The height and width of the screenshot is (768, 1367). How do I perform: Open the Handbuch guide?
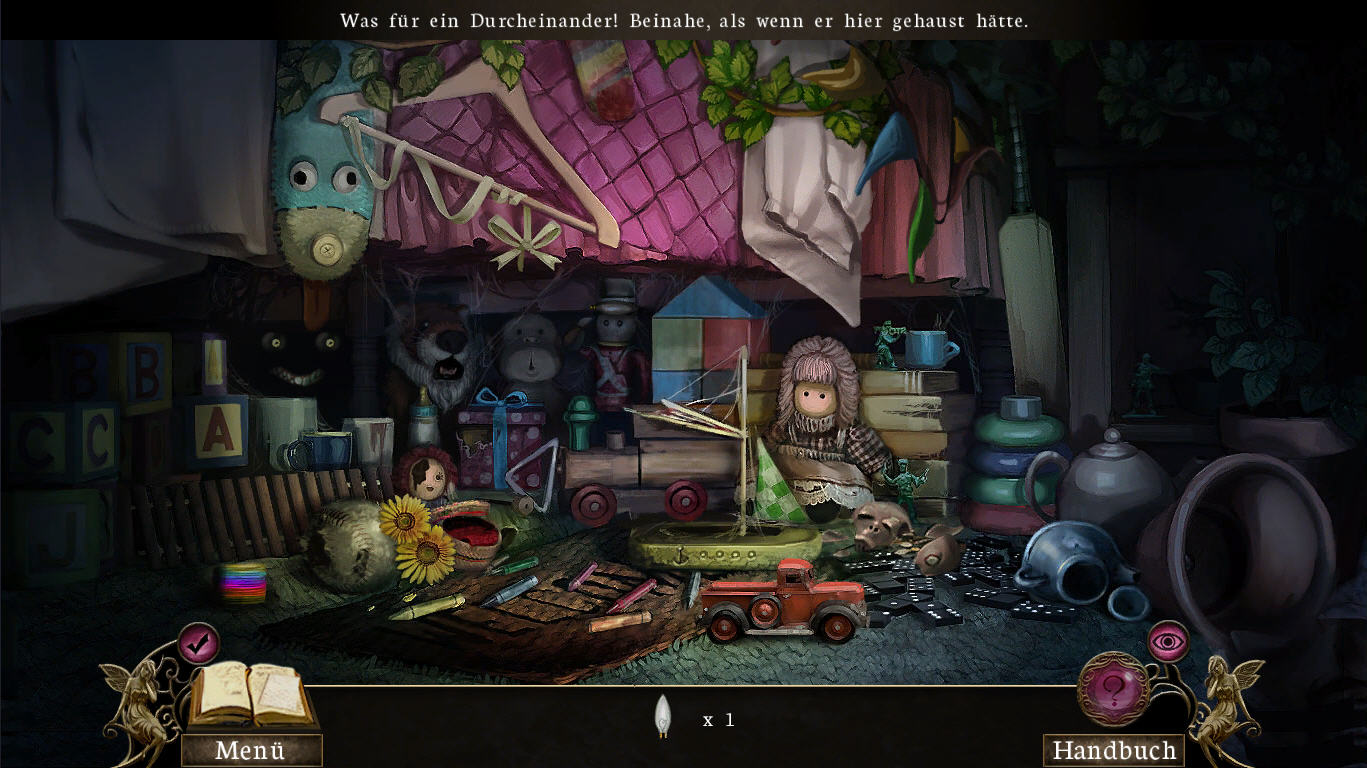1113,750
